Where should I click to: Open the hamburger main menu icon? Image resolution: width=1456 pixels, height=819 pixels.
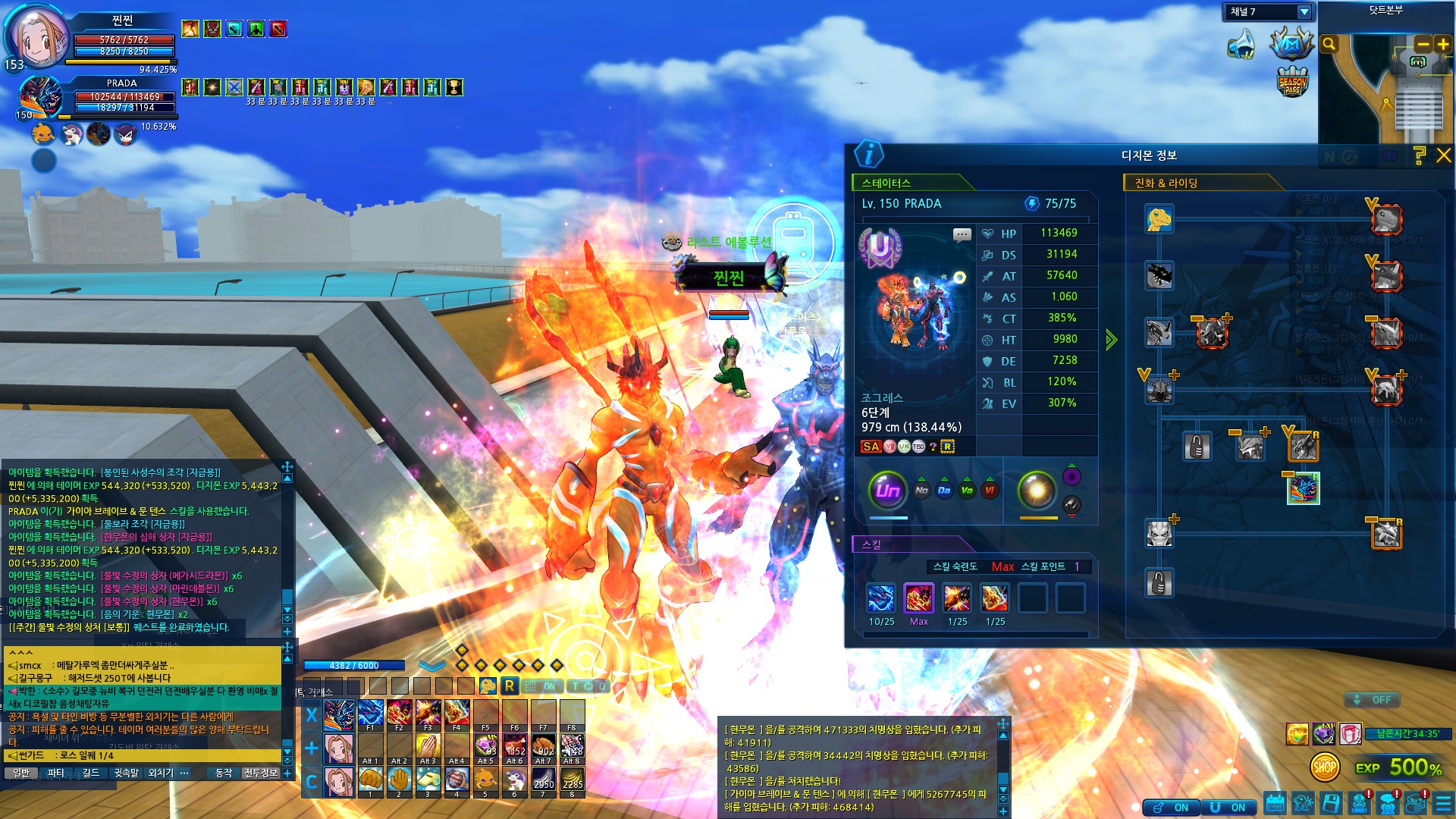1443,803
